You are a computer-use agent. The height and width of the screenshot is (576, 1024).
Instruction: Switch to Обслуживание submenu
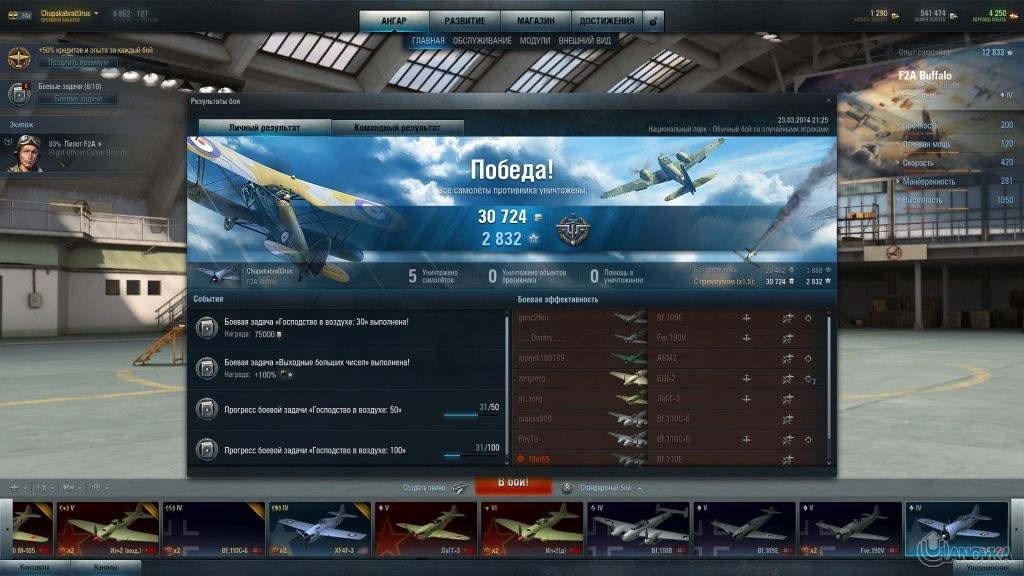click(482, 41)
